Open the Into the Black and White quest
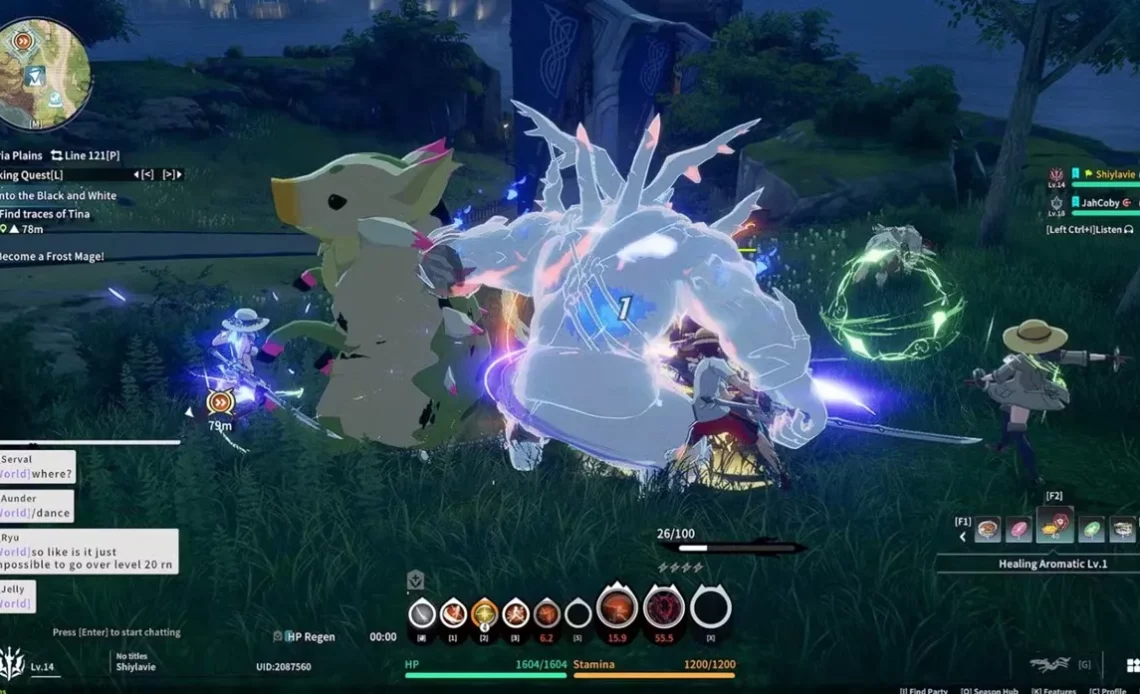This screenshot has width=1140, height=694. click(x=60, y=196)
